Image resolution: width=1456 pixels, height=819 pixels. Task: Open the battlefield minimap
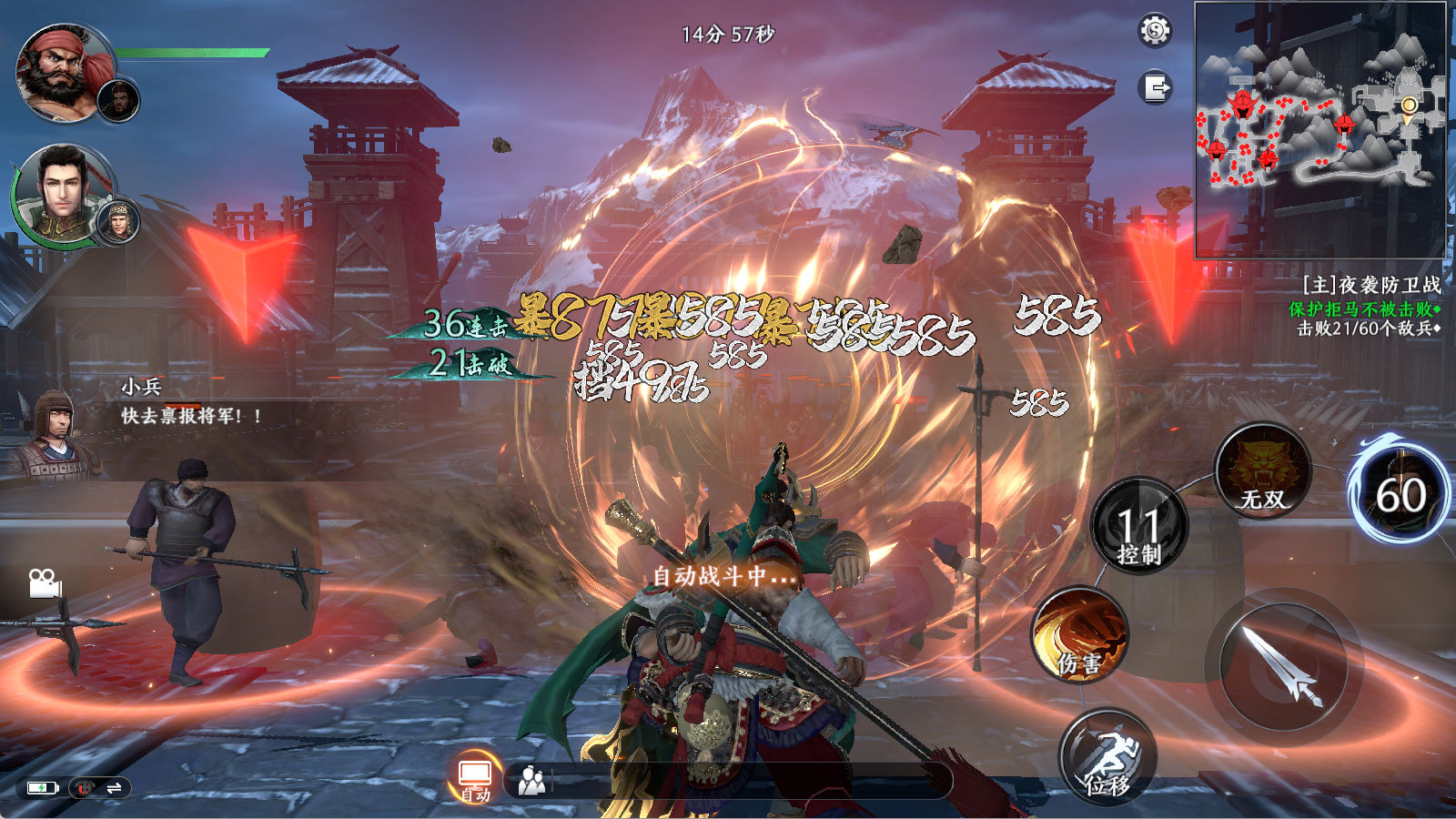(x=1319, y=129)
